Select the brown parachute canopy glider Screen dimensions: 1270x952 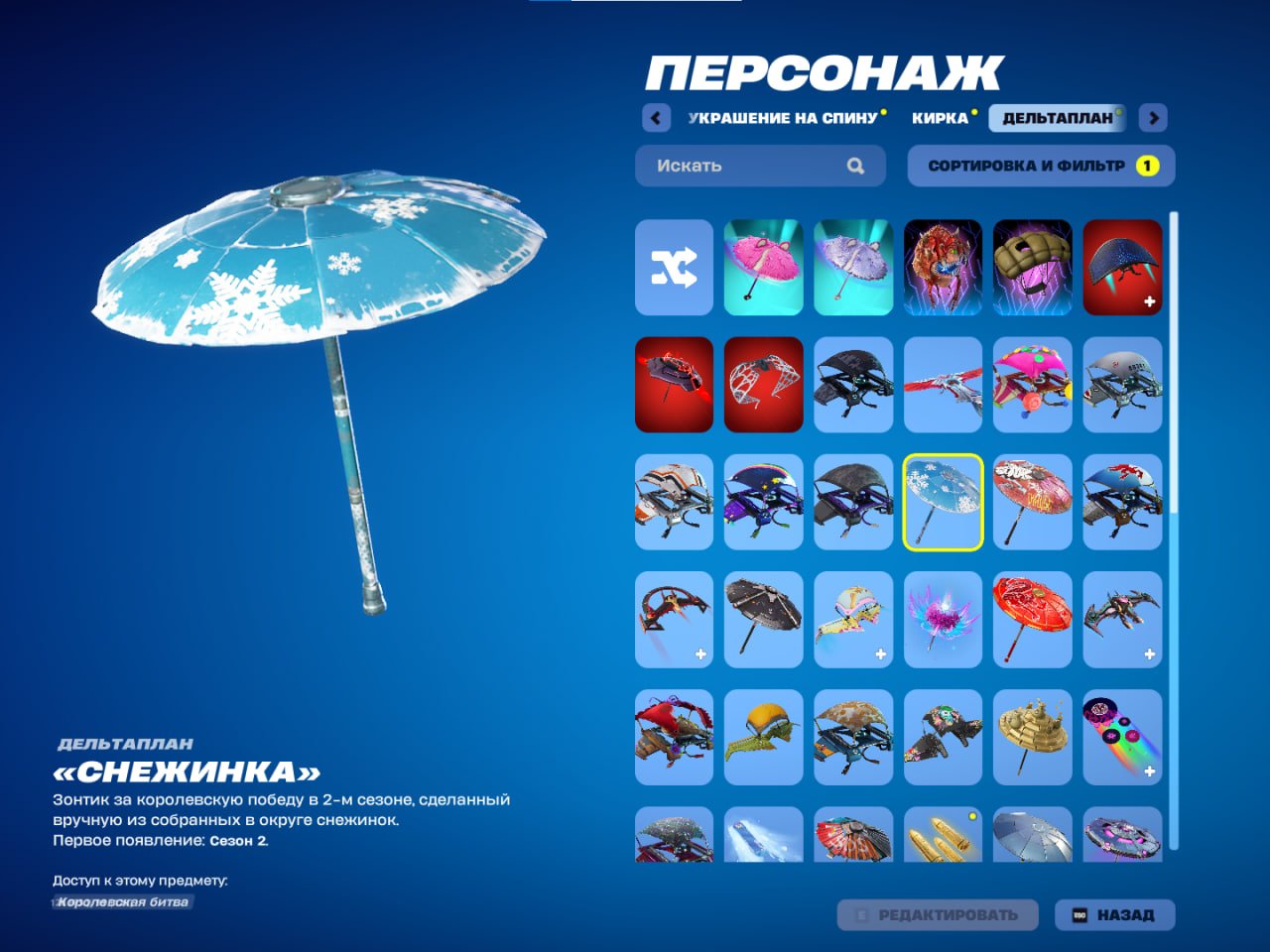pos(1033,268)
